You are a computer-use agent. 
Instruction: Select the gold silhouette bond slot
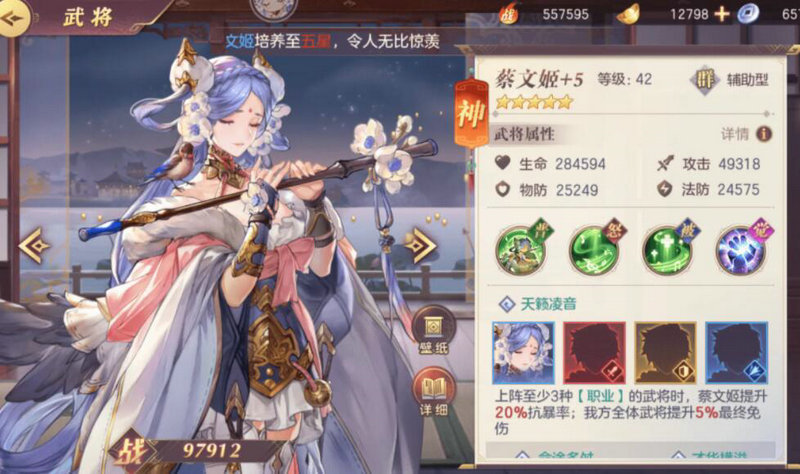point(665,353)
